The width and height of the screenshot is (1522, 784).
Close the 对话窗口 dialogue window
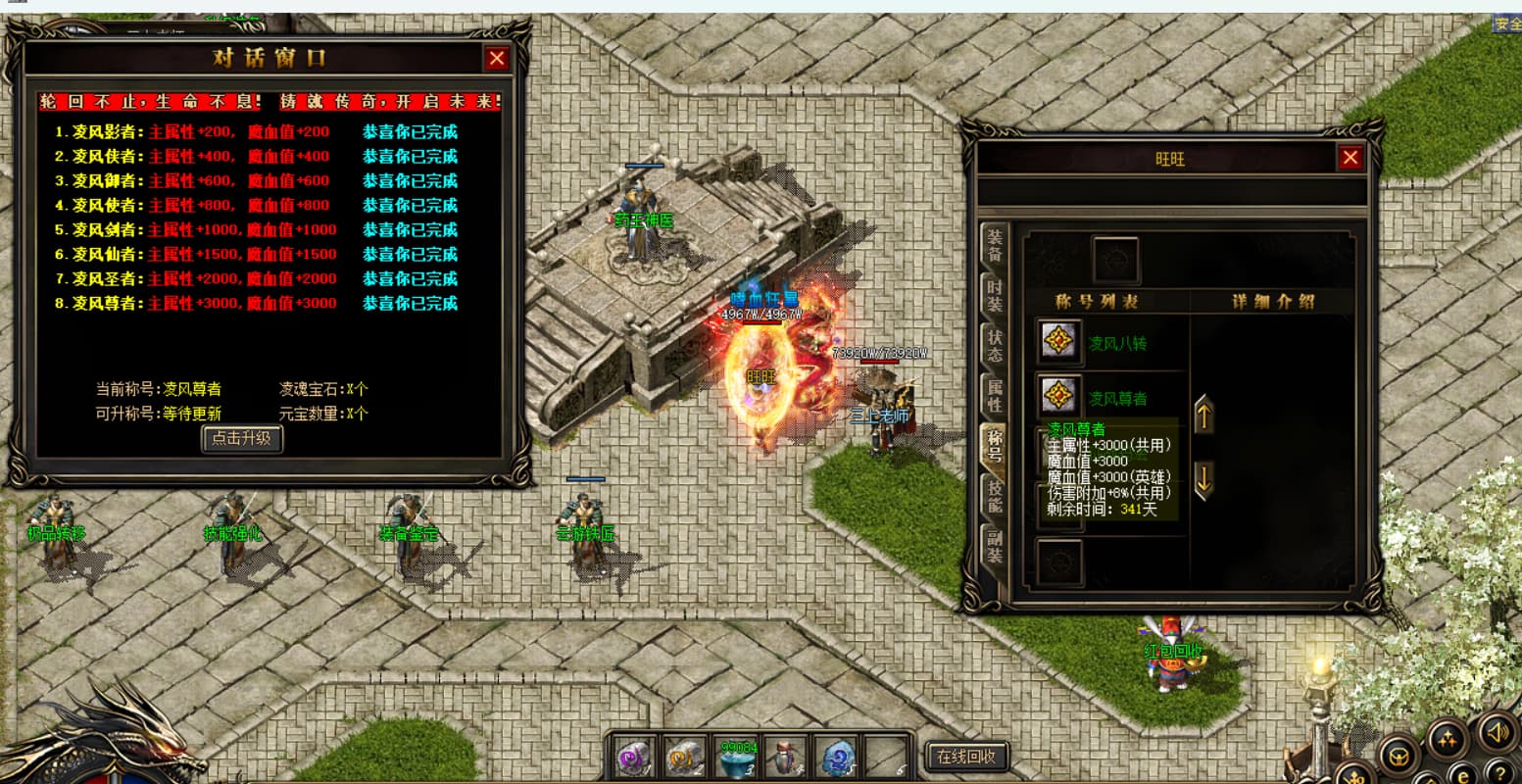point(497,59)
